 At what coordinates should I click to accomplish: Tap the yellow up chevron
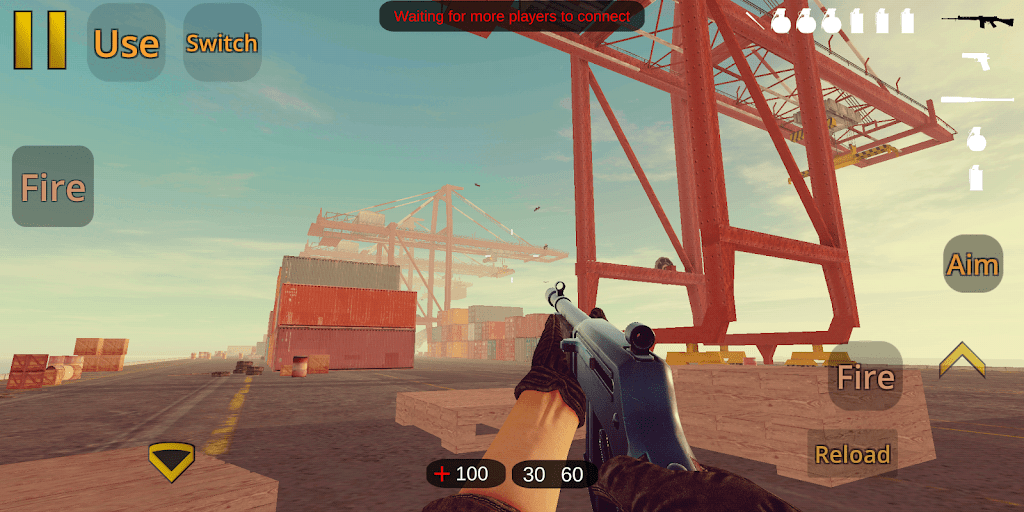point(962,360)
